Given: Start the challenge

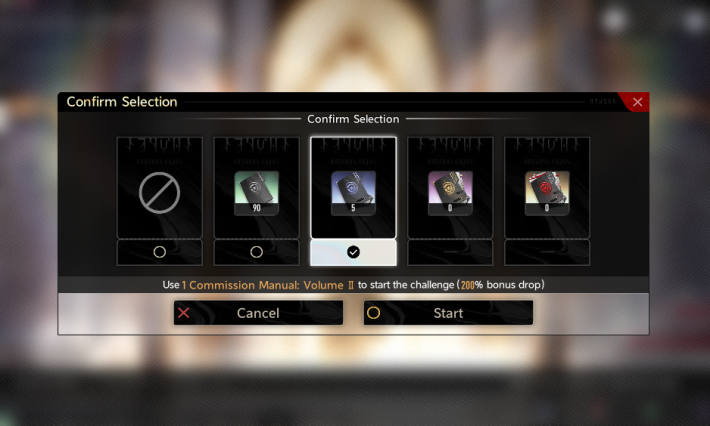Looking at the screenshot, I should [x=448, y=313].
